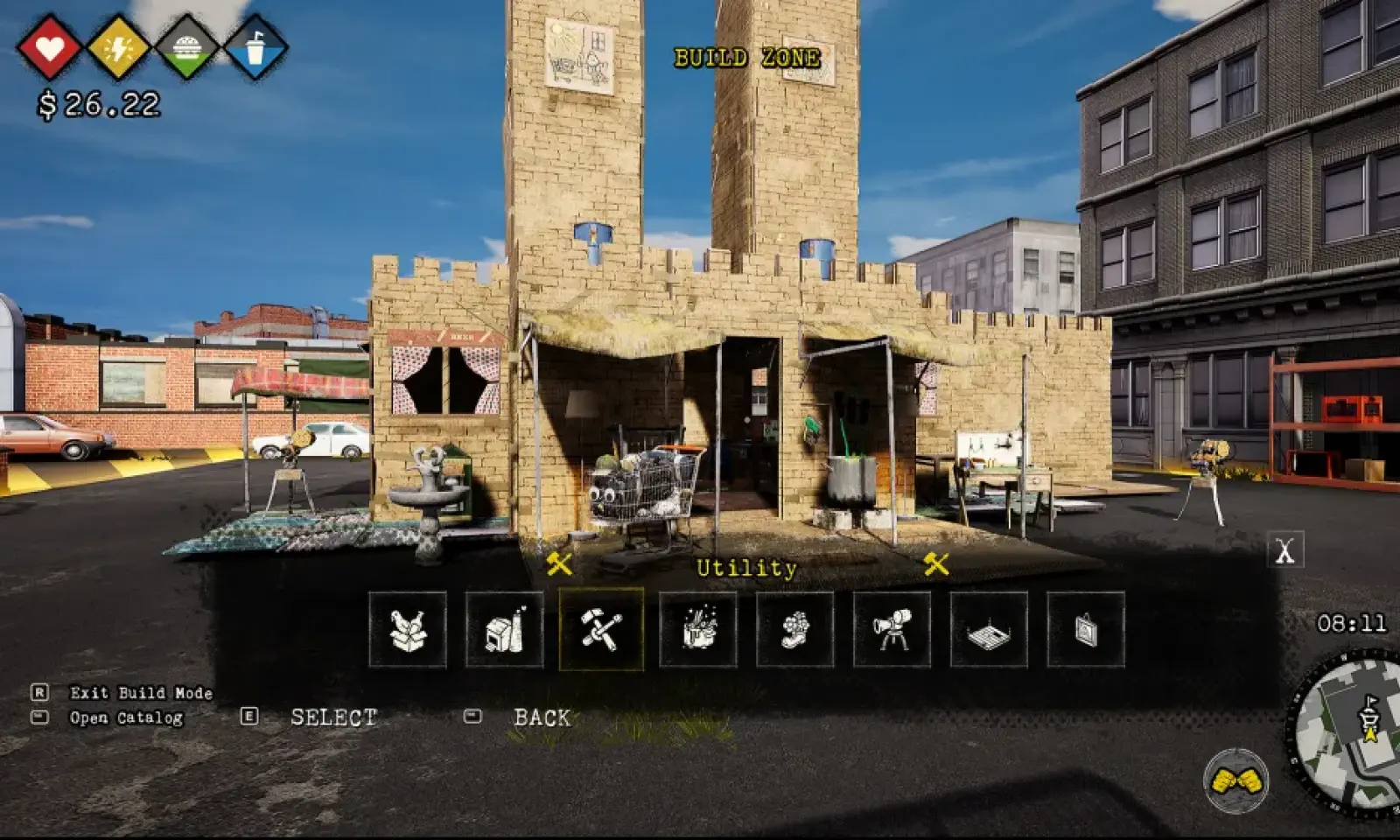
Task: Click the burger hunger icon
Action: click(x=186, y=47)
